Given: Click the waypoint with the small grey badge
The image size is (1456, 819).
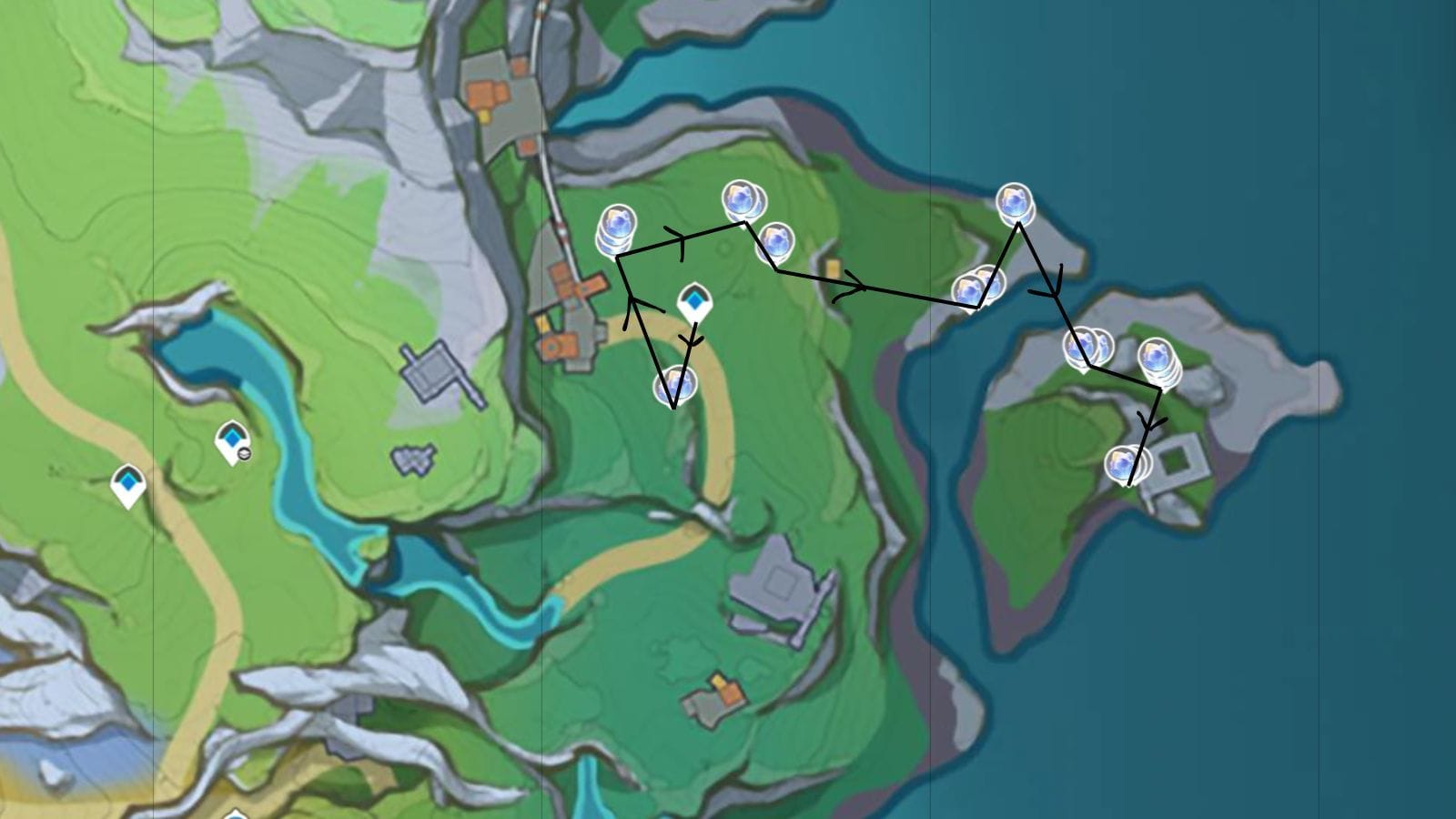Looking at the screenshot, I should pyautogui.click(x=232, y=441).
